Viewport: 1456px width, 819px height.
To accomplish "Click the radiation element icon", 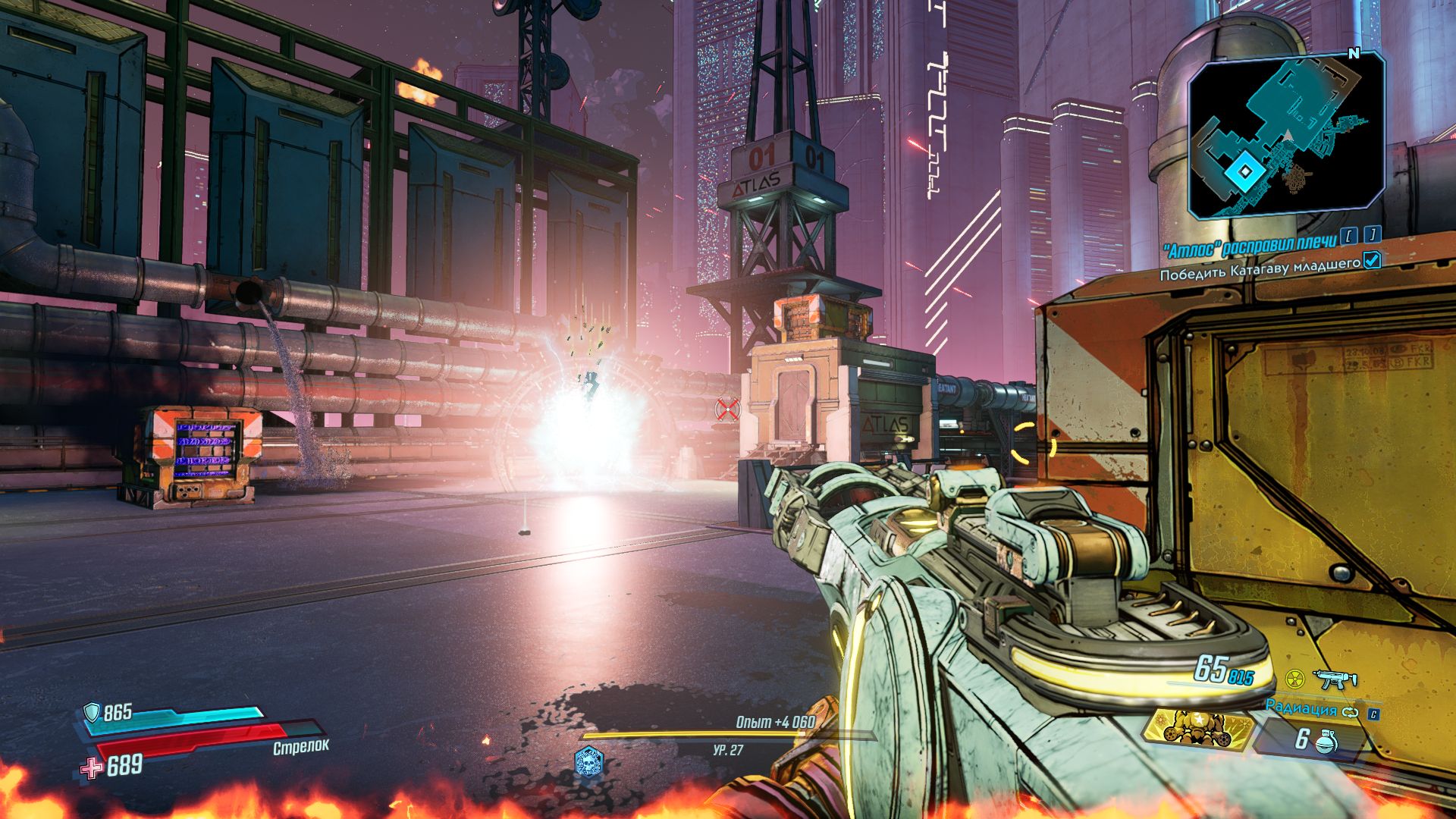I will click(1295, 678).
